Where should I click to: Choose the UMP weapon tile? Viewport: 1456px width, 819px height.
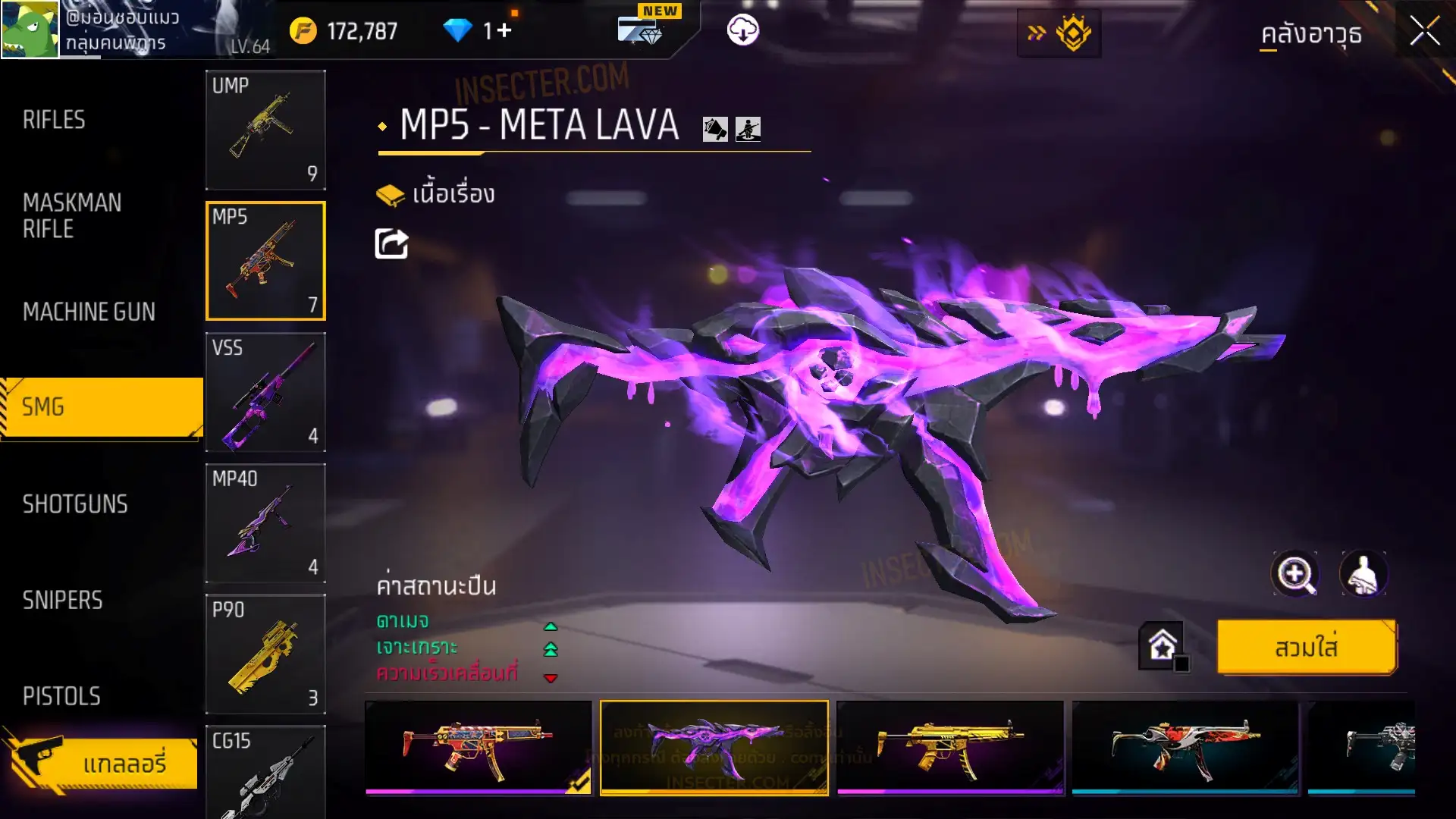pos(265,130)
